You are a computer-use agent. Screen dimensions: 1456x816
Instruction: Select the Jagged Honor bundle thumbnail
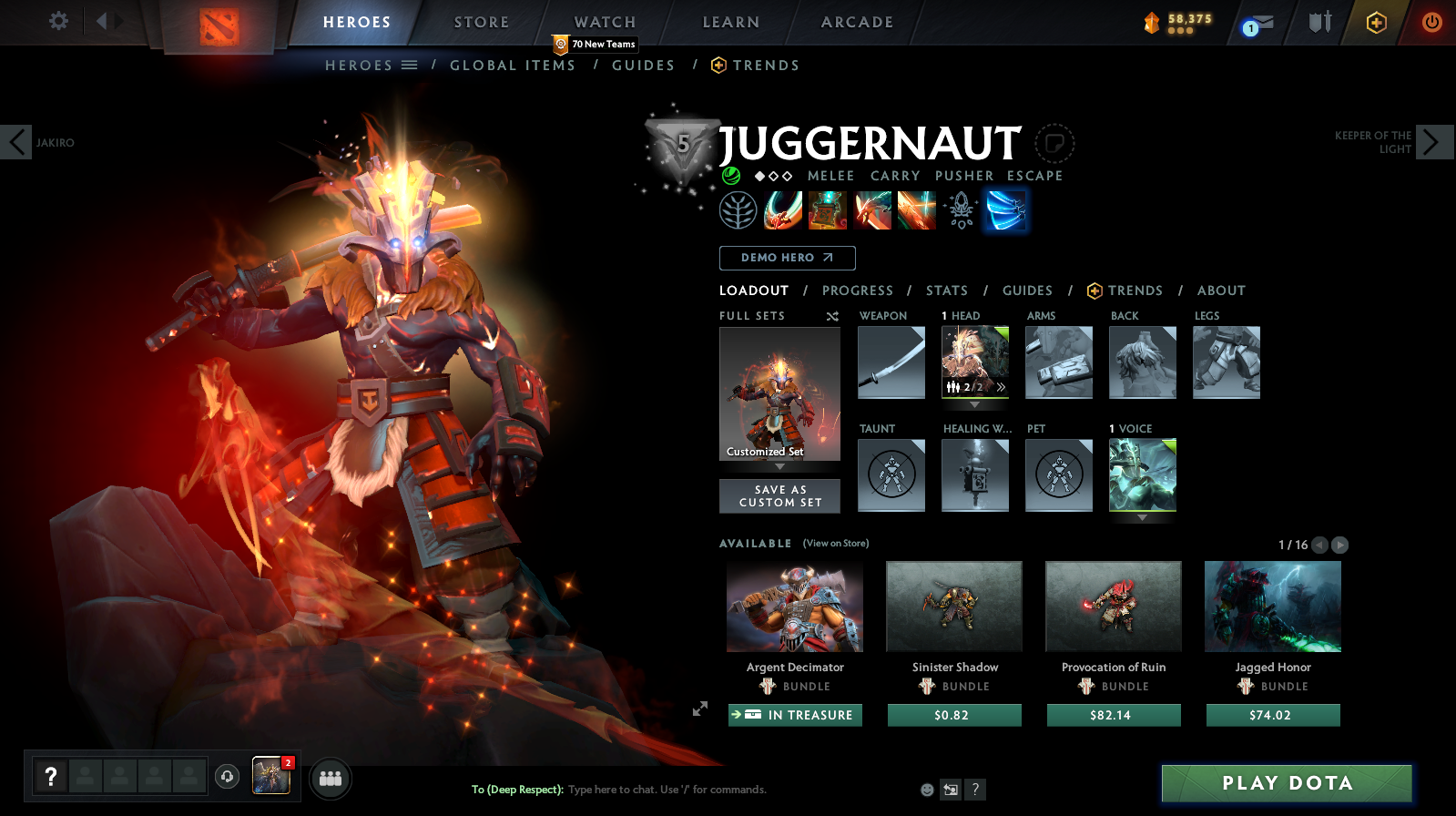(x=1272, y=606)
